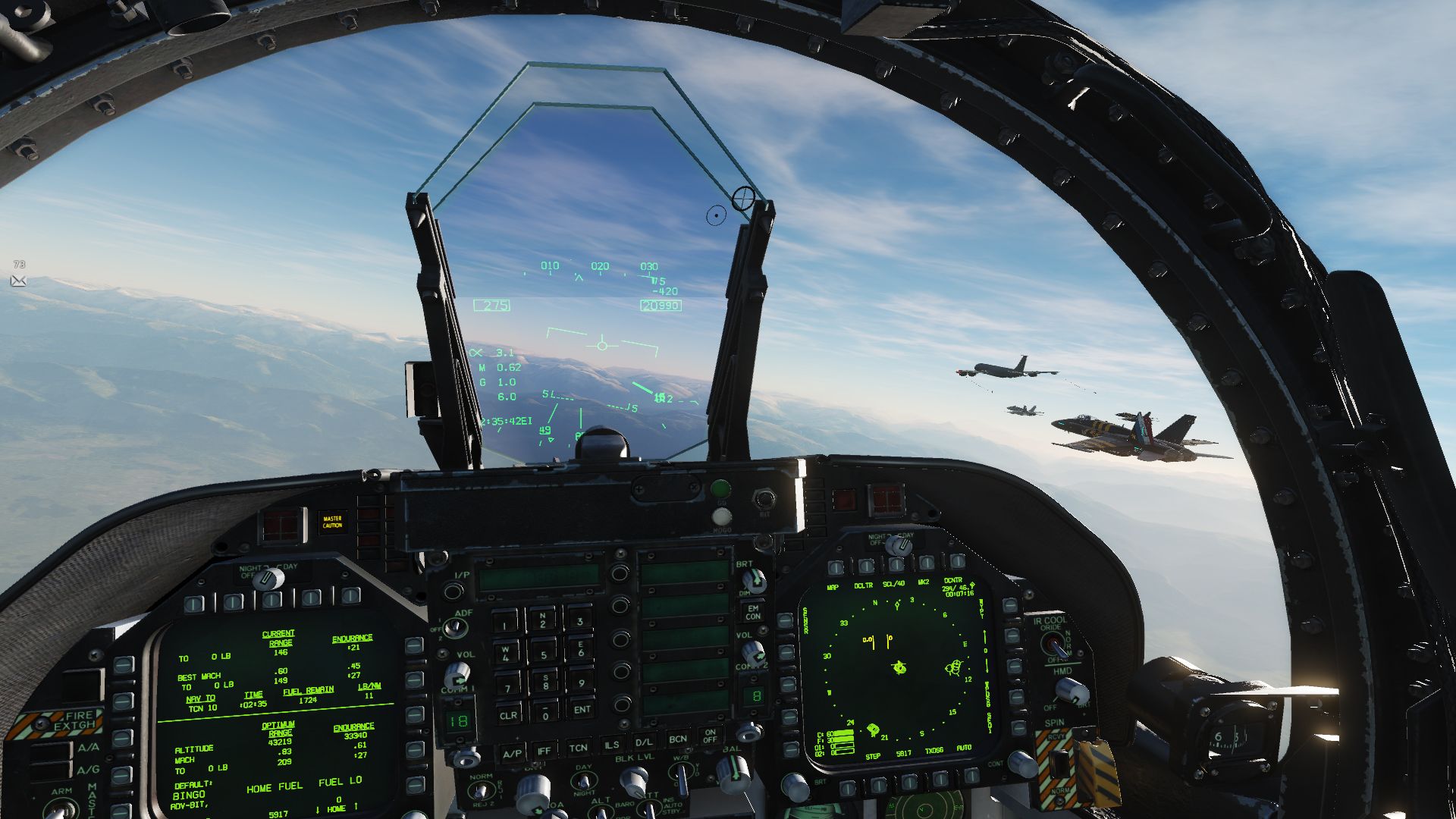Hit the ENT key on the UFC keypad

pyautogui.click(x=582, y=709)
